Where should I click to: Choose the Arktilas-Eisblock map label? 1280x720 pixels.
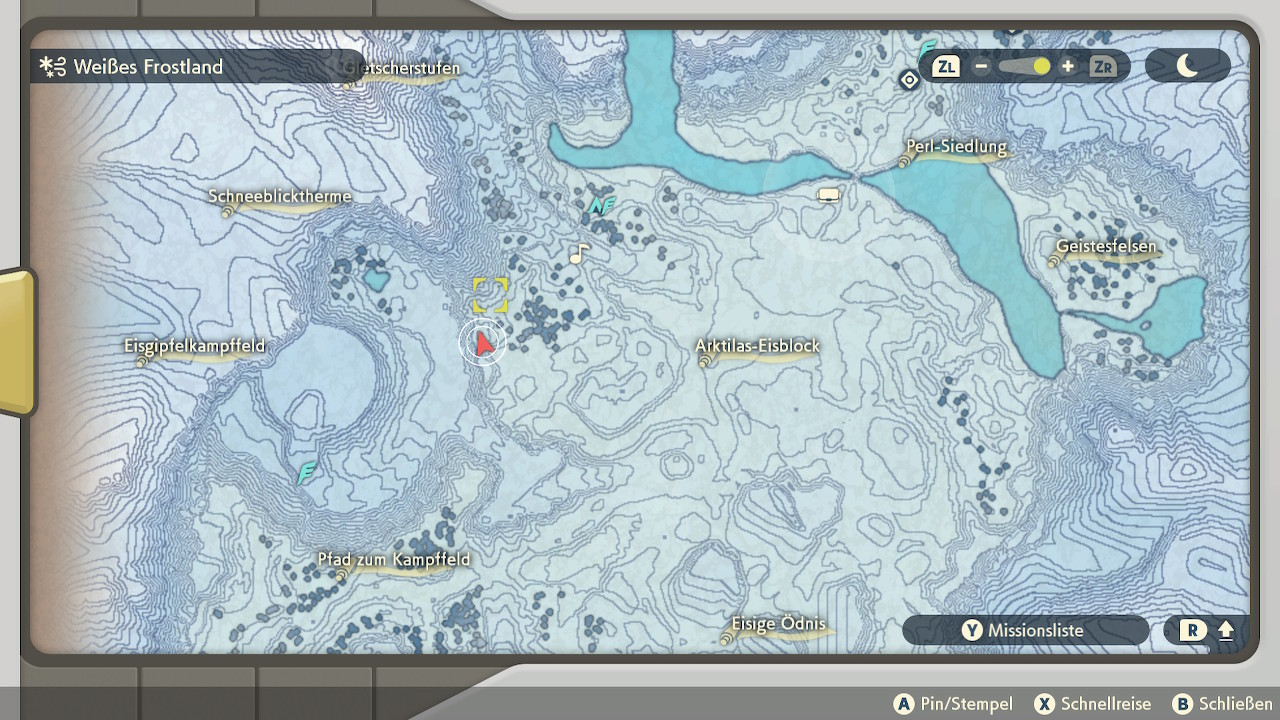(x=758, y=347)
